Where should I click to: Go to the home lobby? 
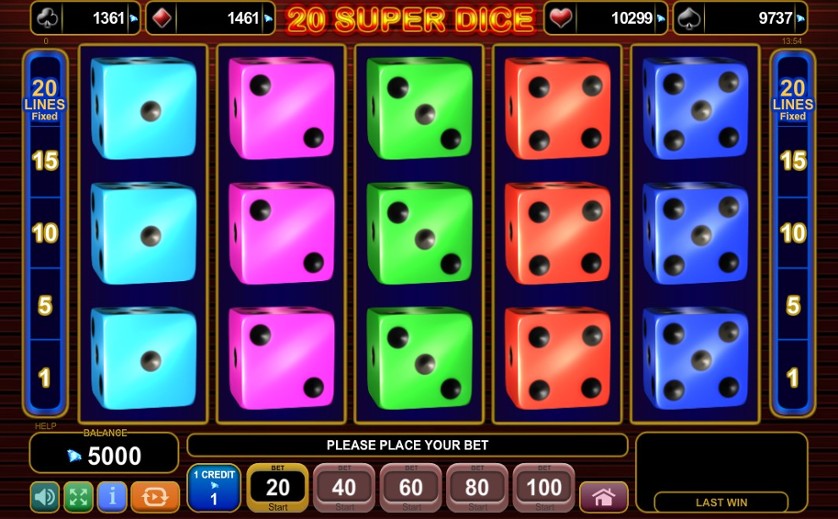(x=603, y=496)
